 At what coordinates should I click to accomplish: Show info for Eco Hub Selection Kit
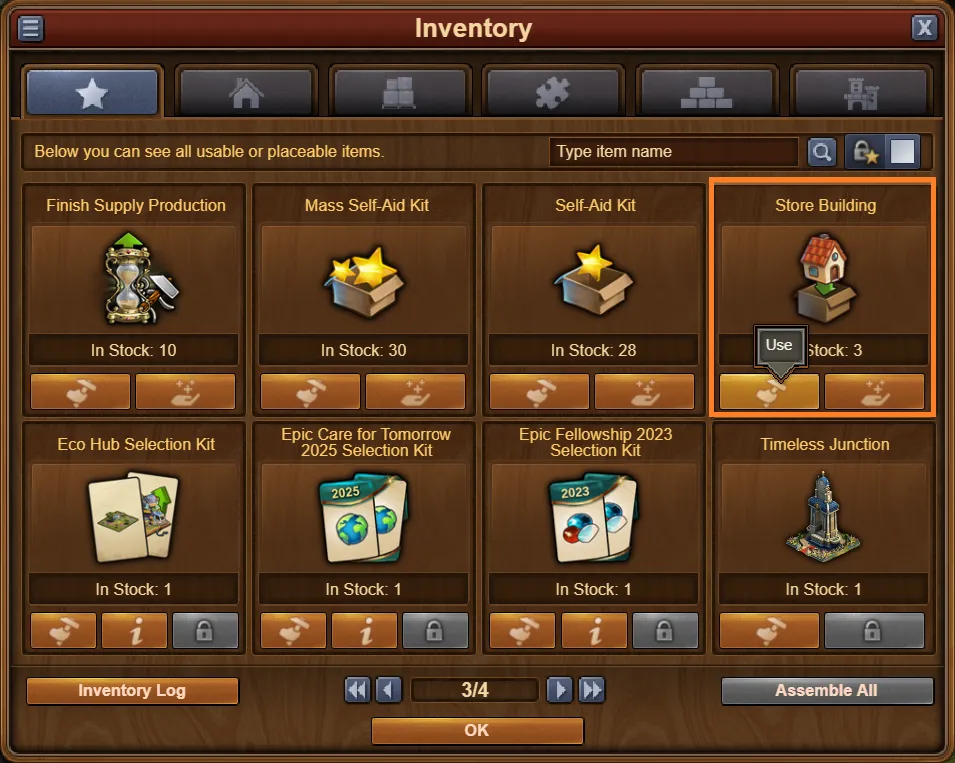click(135, 631)
